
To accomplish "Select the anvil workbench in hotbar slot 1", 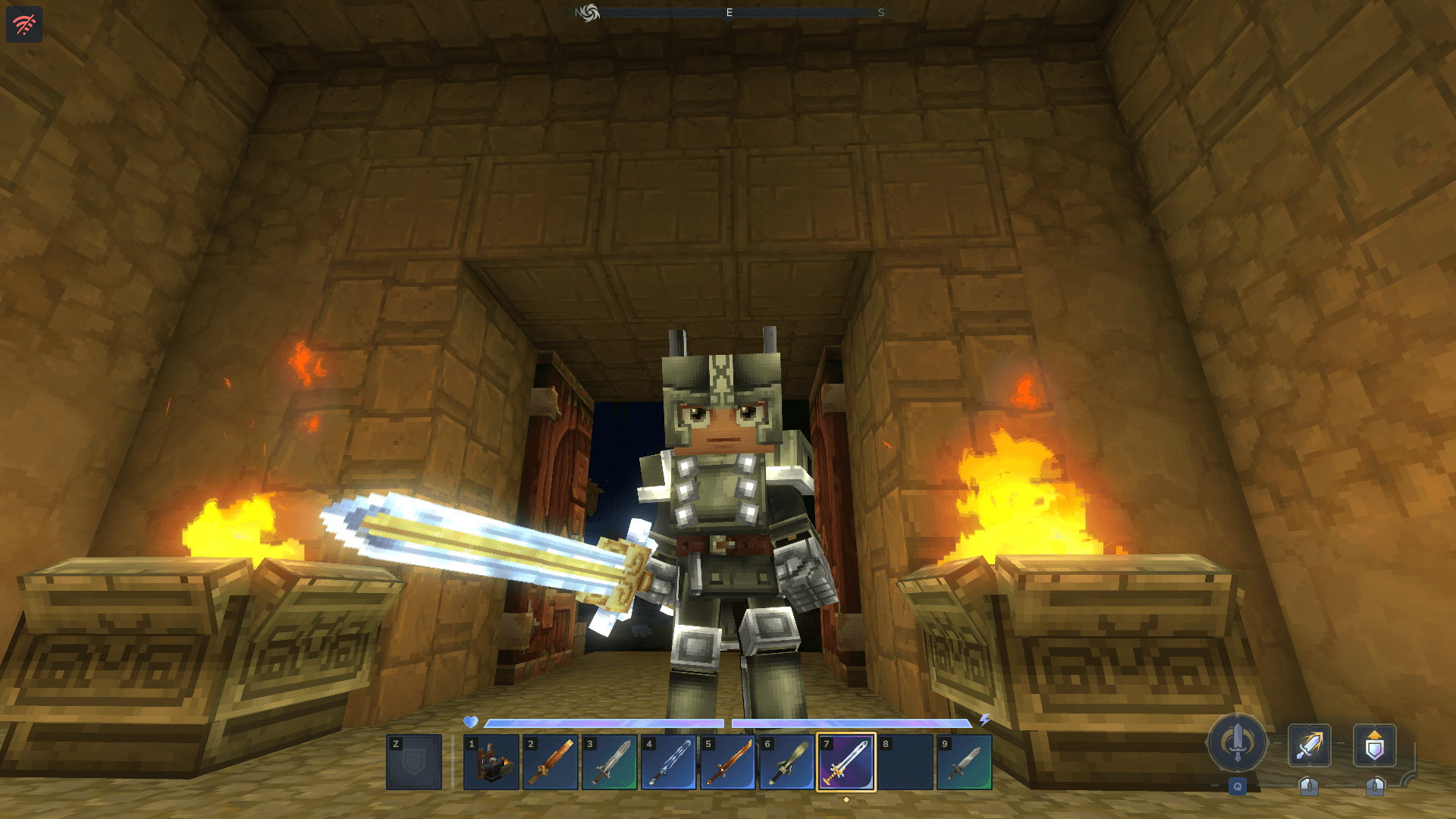I will tap(491, 762).
